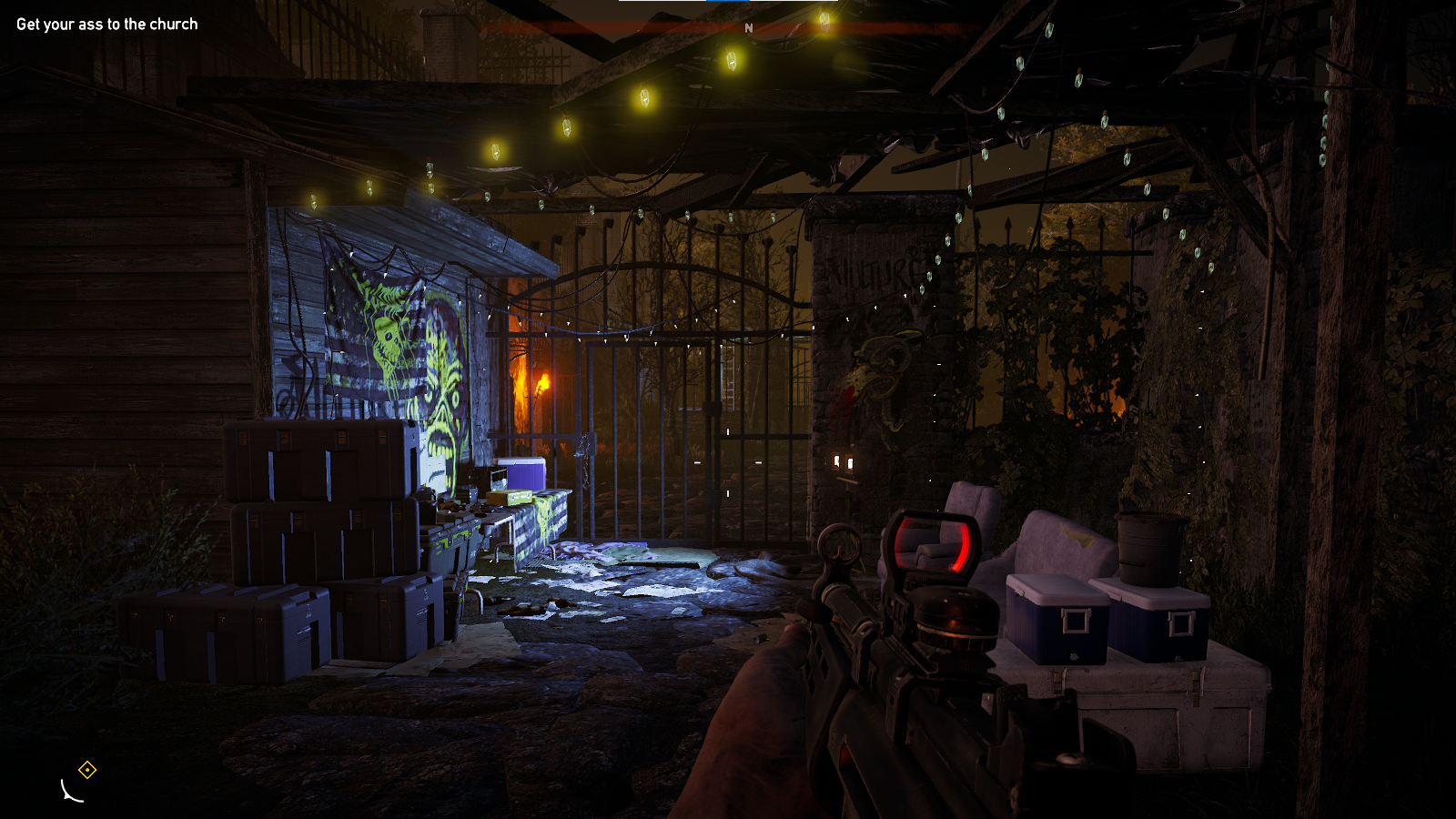The image size is (1456, 819).
Task: Click the "Get your ass to the church" objective
Action: point(106,25)
